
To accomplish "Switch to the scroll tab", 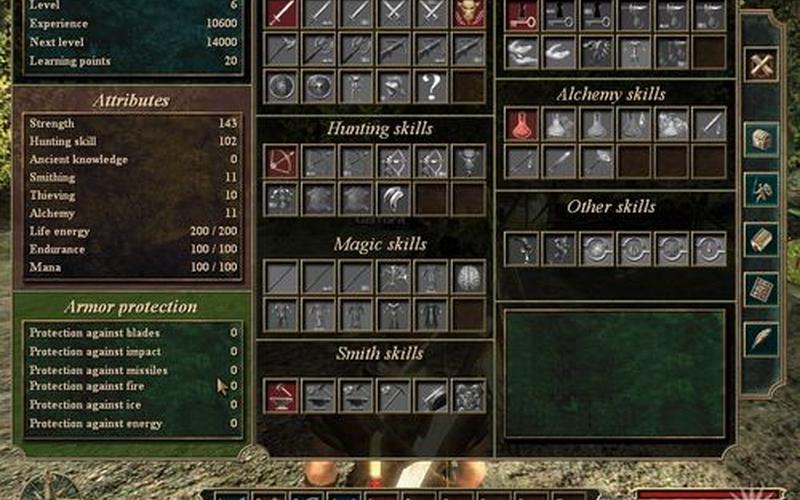I will 763,240.
